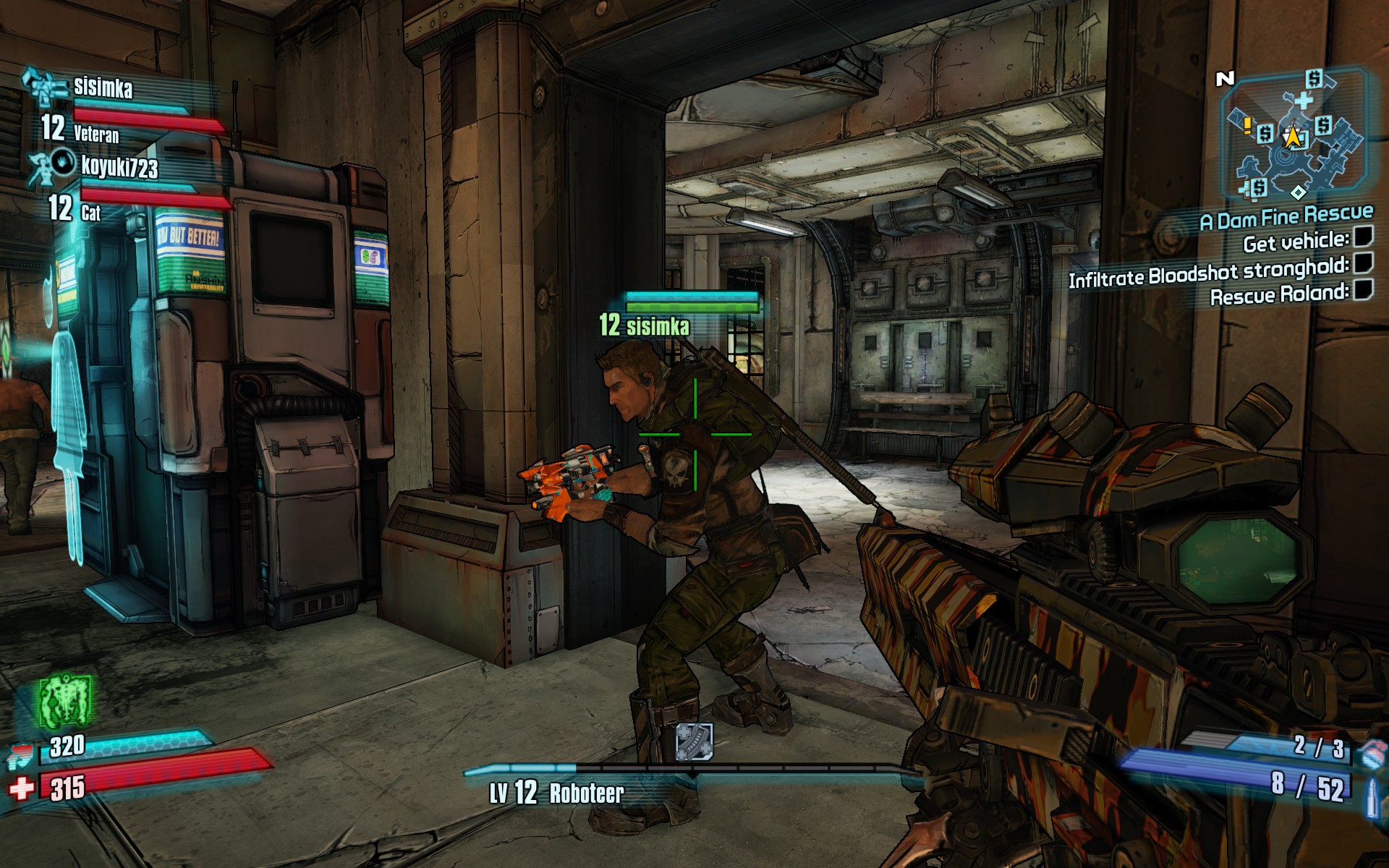This screenshot has height=868, width=1389.
Task: Tick the Get vehicle objective checkbox
Action: click(1363, 237)
